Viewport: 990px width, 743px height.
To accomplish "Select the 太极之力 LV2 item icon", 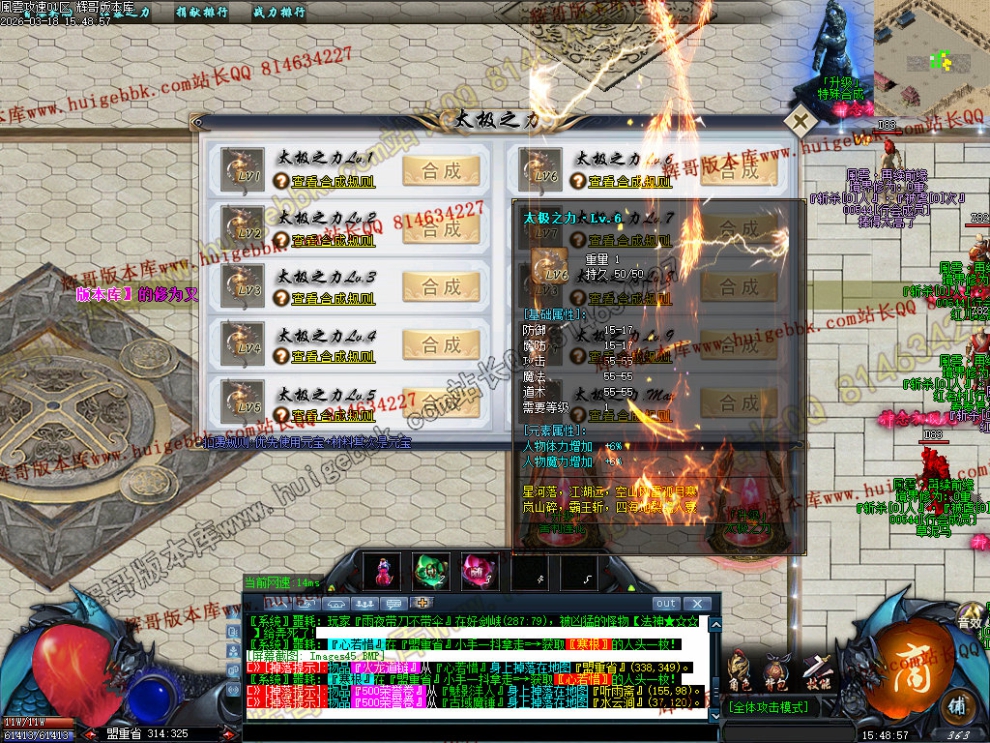I will click(x=241, y=229).
